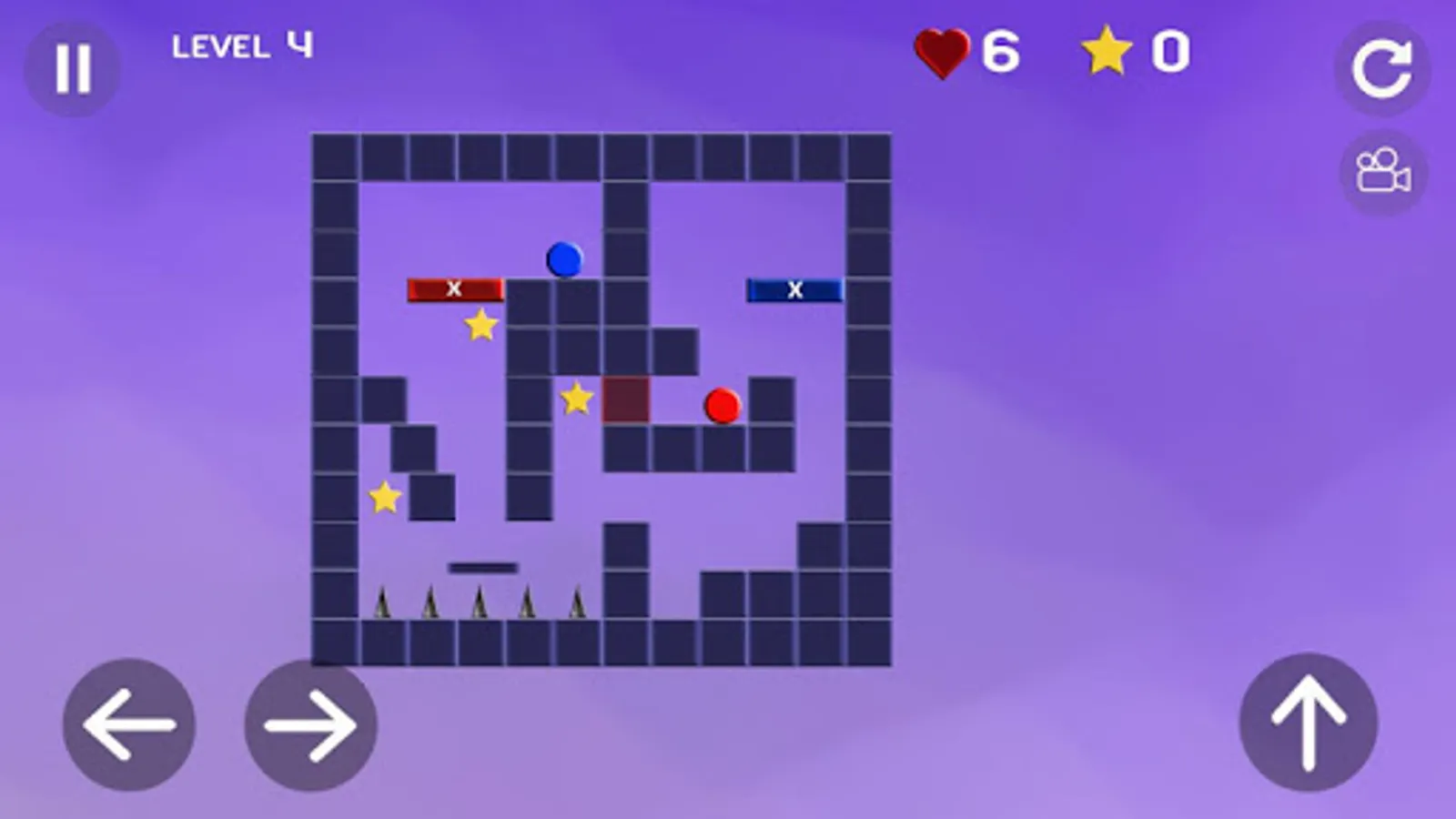The height and width of the screenshot is (819, 1456).
Task: Click the red translucent block in the maze
Action: point(626,401)
